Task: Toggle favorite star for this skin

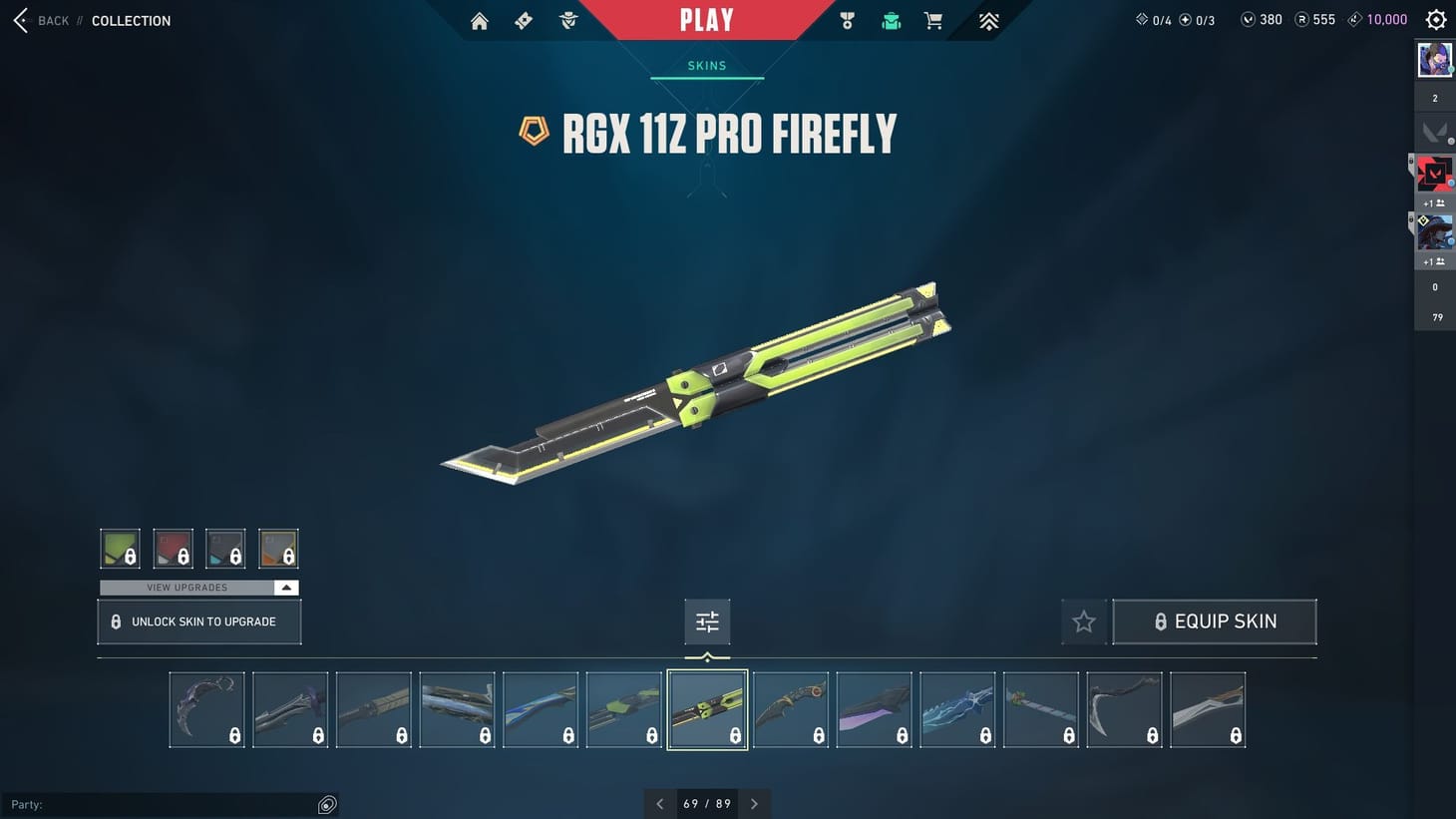Action: [x=1084, y=620]
